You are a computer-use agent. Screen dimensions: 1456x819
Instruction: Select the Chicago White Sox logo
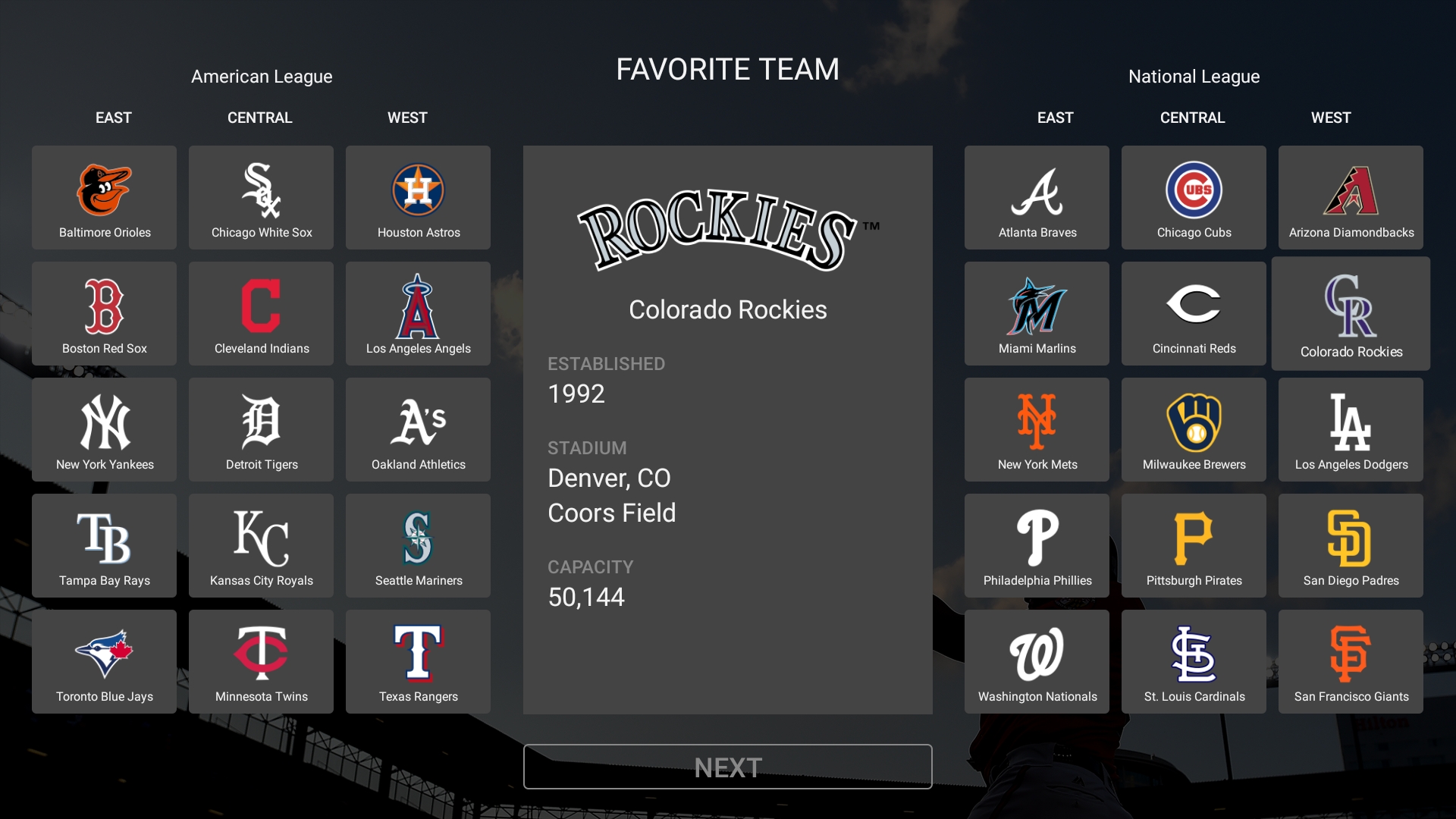[x=261, y=192]
